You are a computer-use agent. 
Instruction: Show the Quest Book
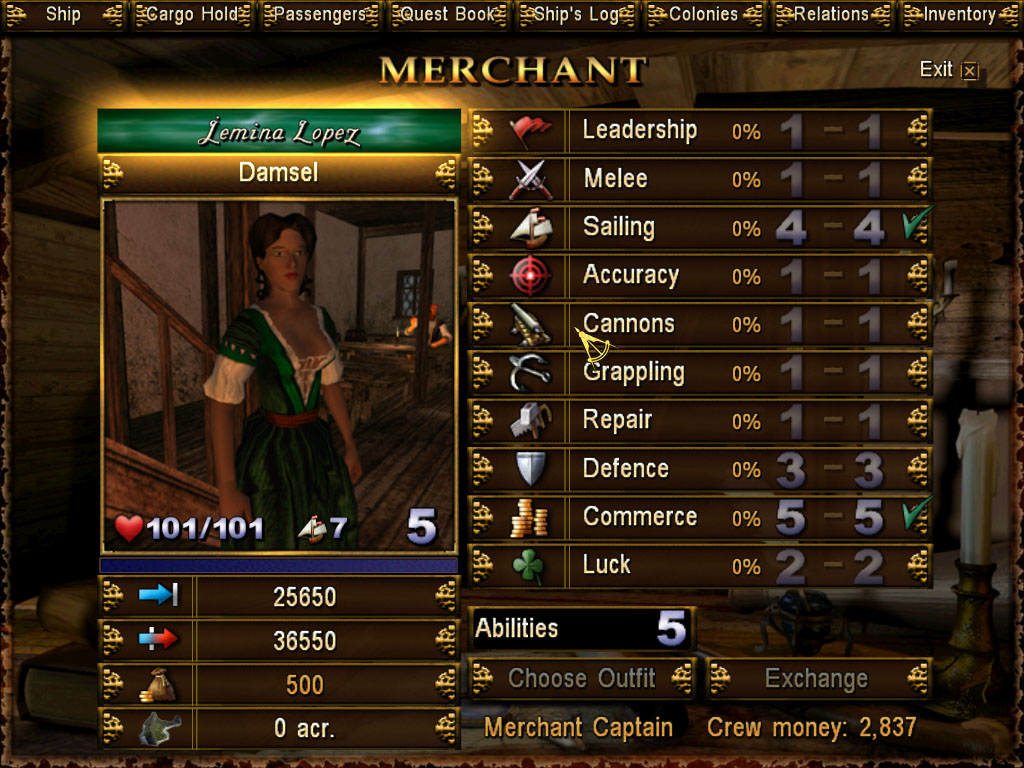pos(447,15)
